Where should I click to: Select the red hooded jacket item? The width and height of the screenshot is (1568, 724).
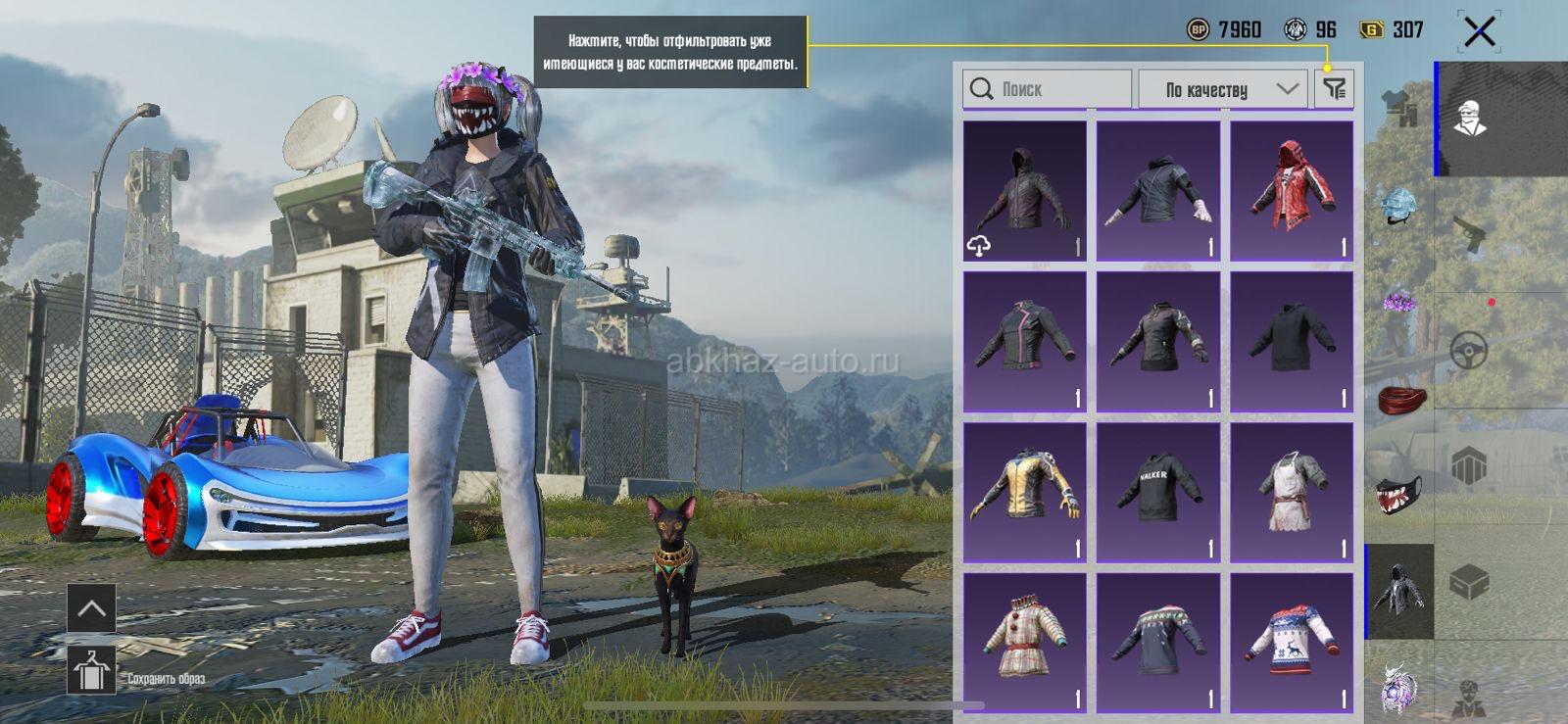[1292, 191]
